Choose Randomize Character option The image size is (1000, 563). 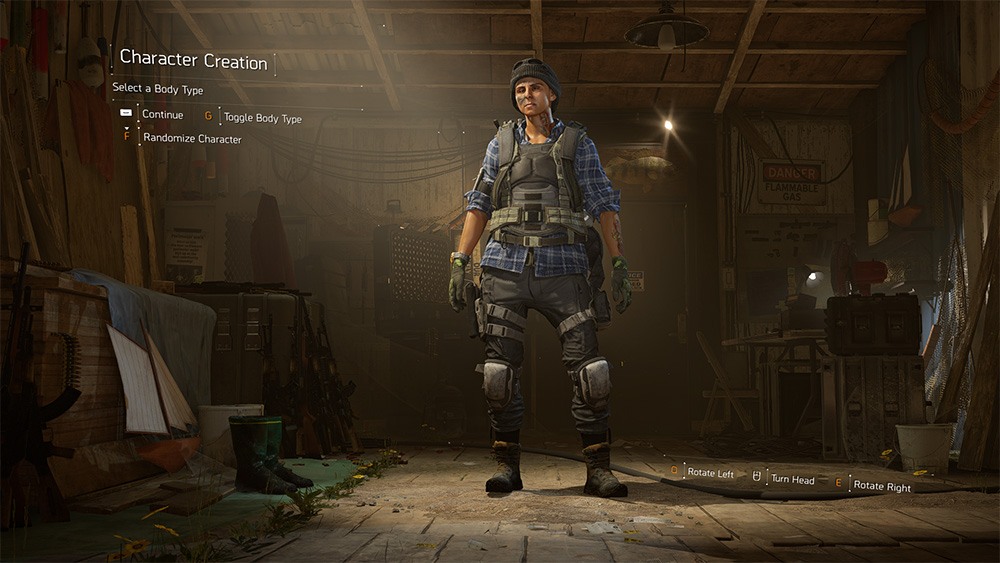point(192,139)
